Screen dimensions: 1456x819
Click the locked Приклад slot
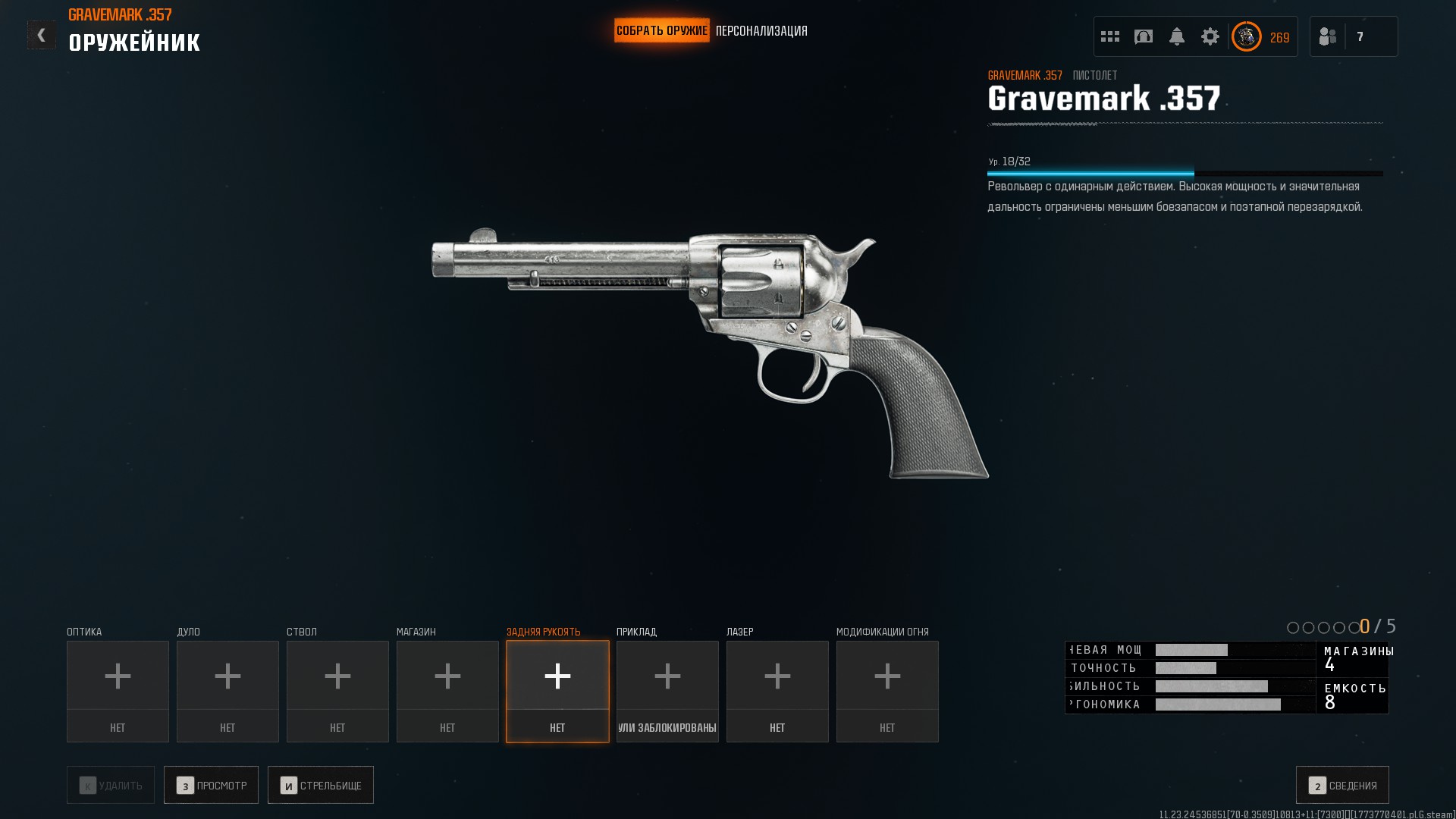667,691
